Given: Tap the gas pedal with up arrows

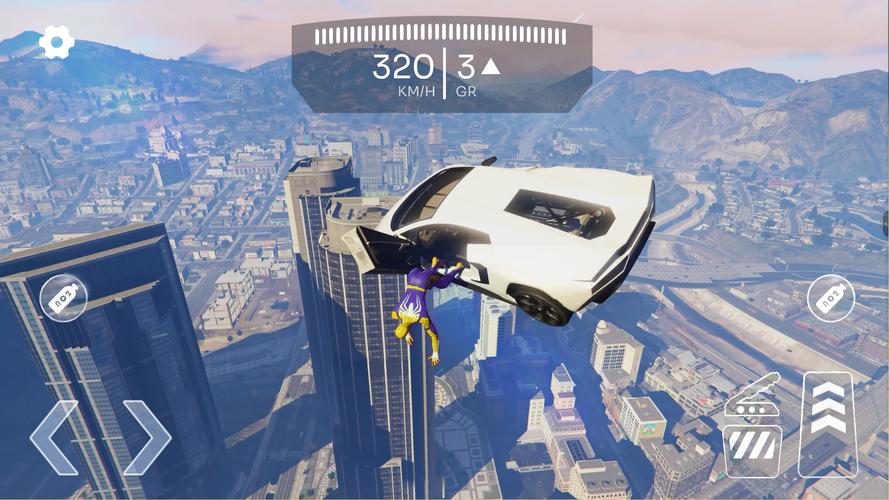Looking at the screenshot, I should (828, 423).
